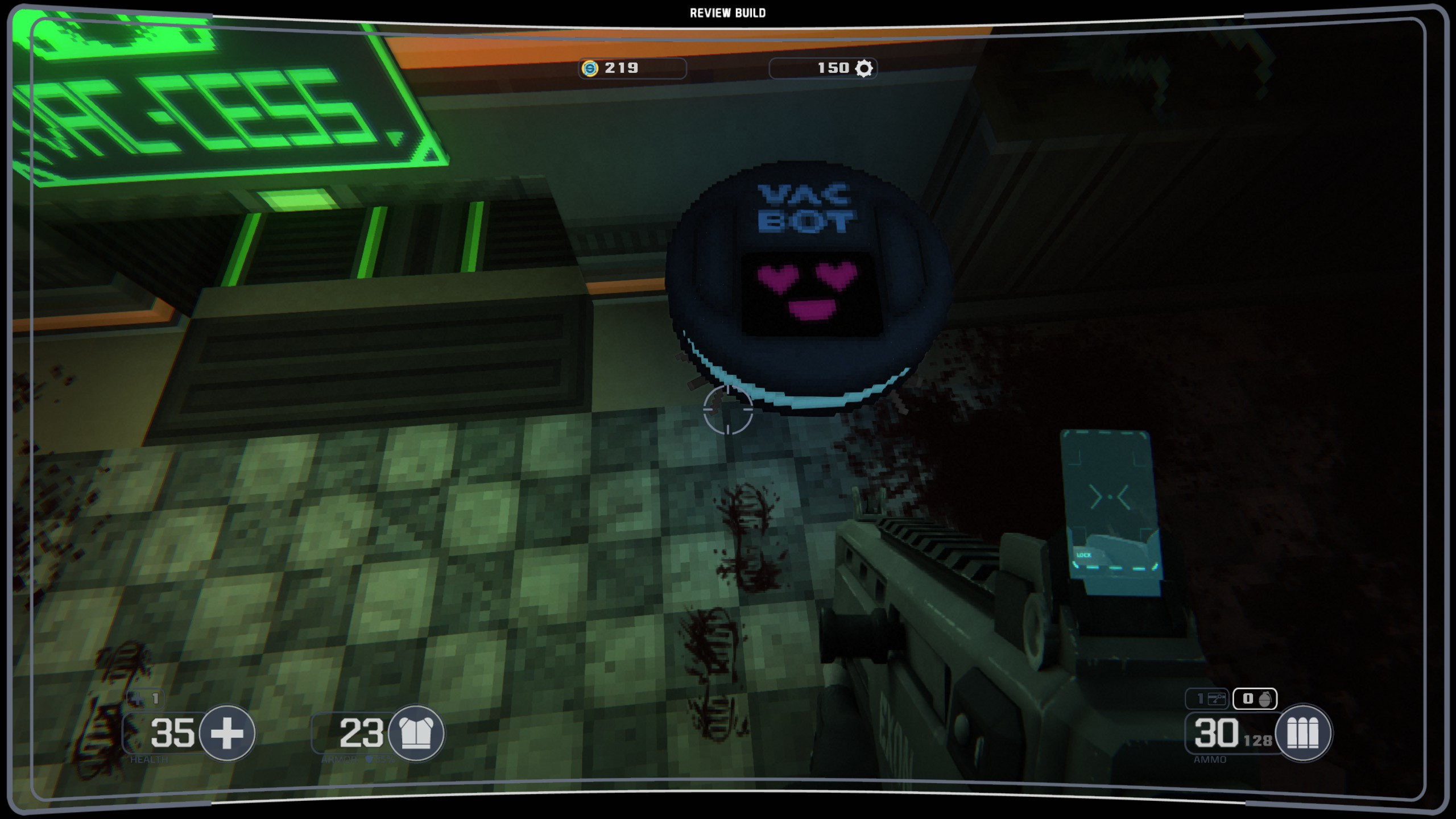1456x819 pixels.
Task: Select the armor vest icon
Action: [x=416, y=733]
